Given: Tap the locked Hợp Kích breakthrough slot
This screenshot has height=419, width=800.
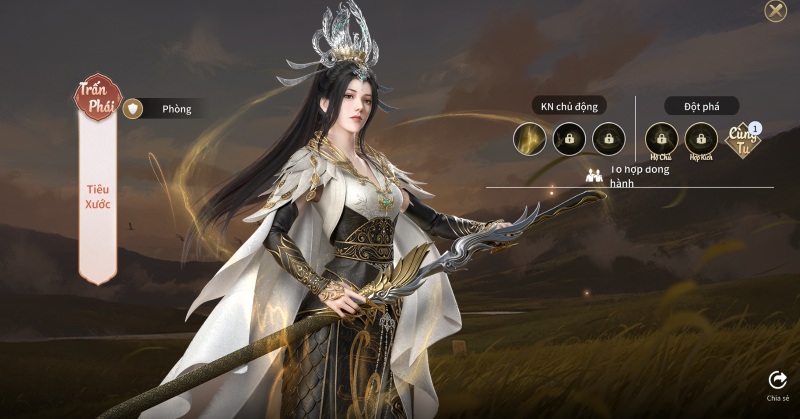Looking at the screenshot, I should point(701,138).
